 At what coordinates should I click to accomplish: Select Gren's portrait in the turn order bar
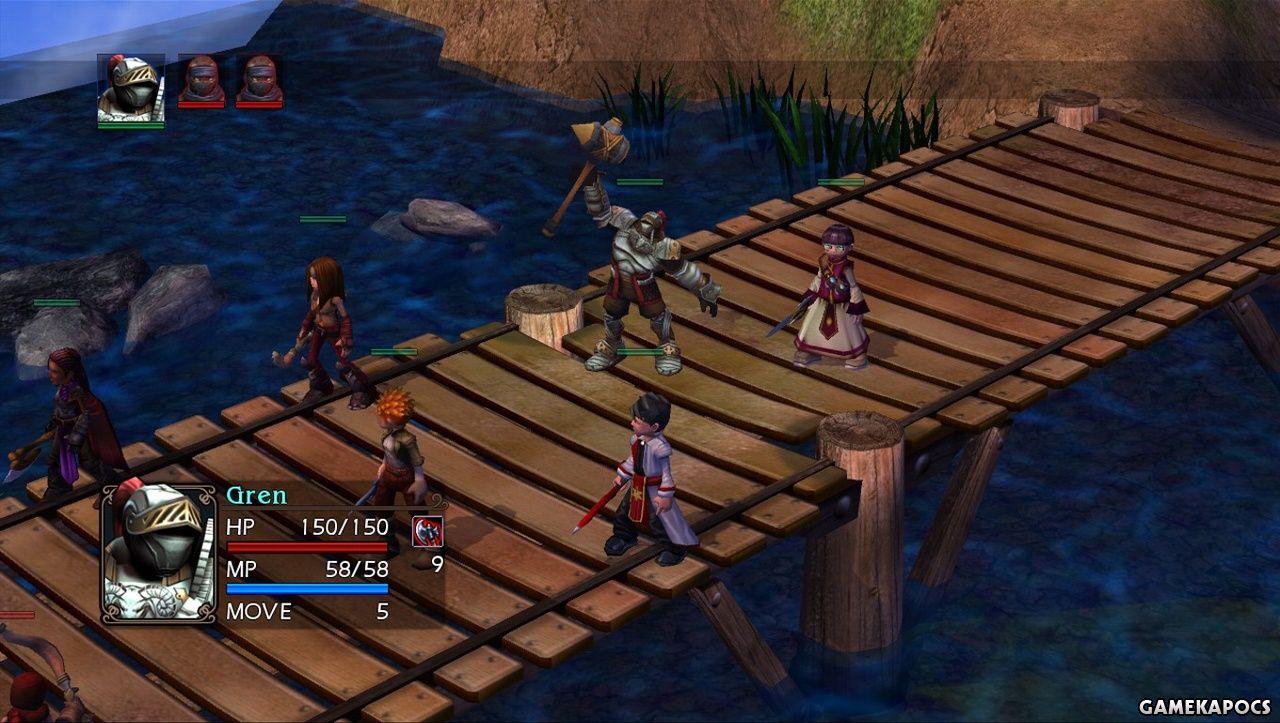tap(131, 89)
